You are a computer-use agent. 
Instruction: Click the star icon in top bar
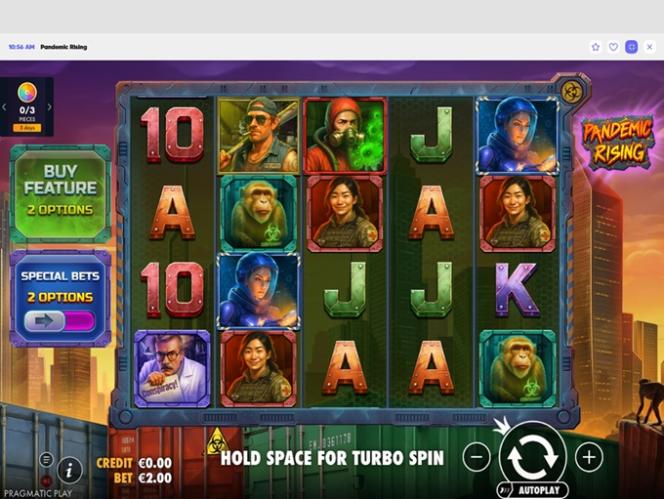pos(596,47)
